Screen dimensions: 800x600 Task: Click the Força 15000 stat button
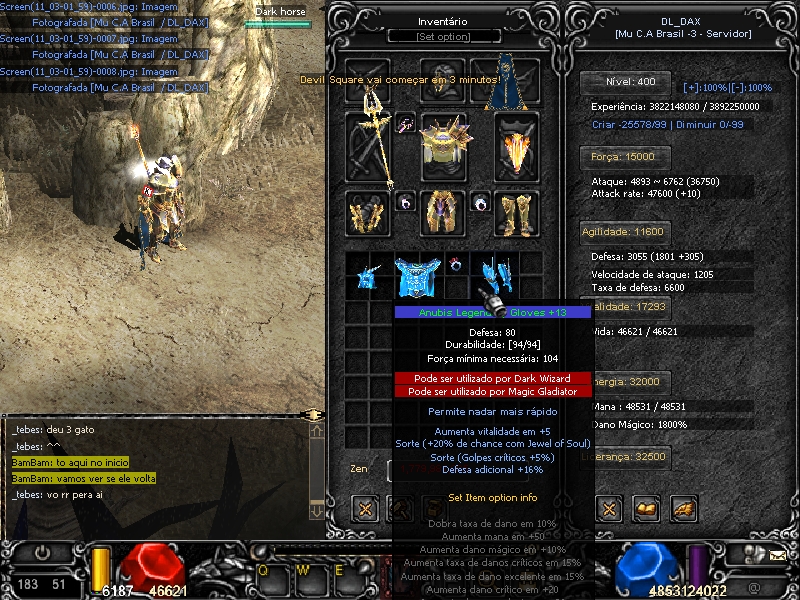tap(618, 157)
